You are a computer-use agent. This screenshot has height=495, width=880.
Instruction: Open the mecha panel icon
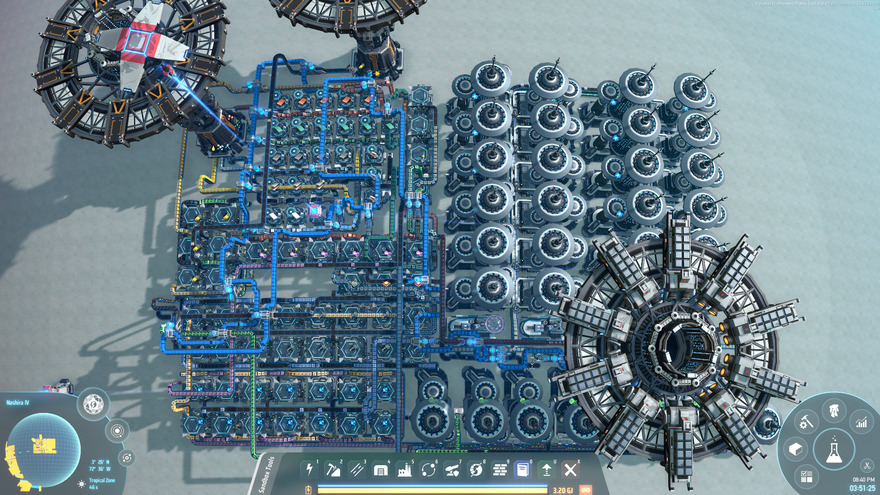coord(832,410)
